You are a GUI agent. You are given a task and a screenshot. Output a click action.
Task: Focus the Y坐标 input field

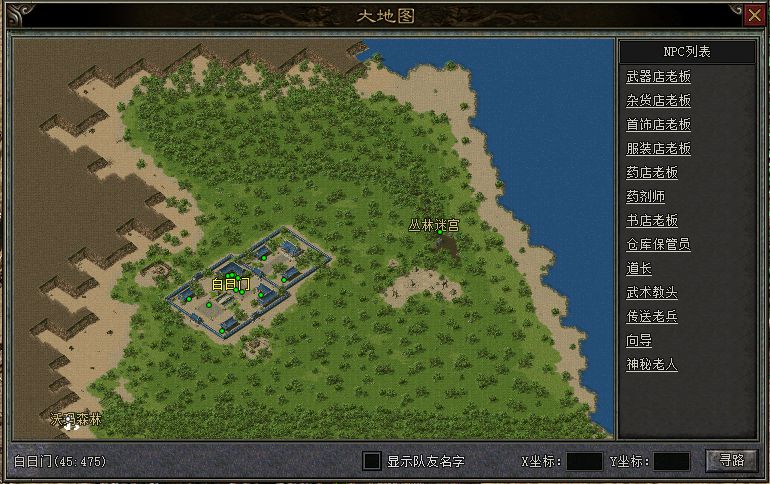point(671,461)
